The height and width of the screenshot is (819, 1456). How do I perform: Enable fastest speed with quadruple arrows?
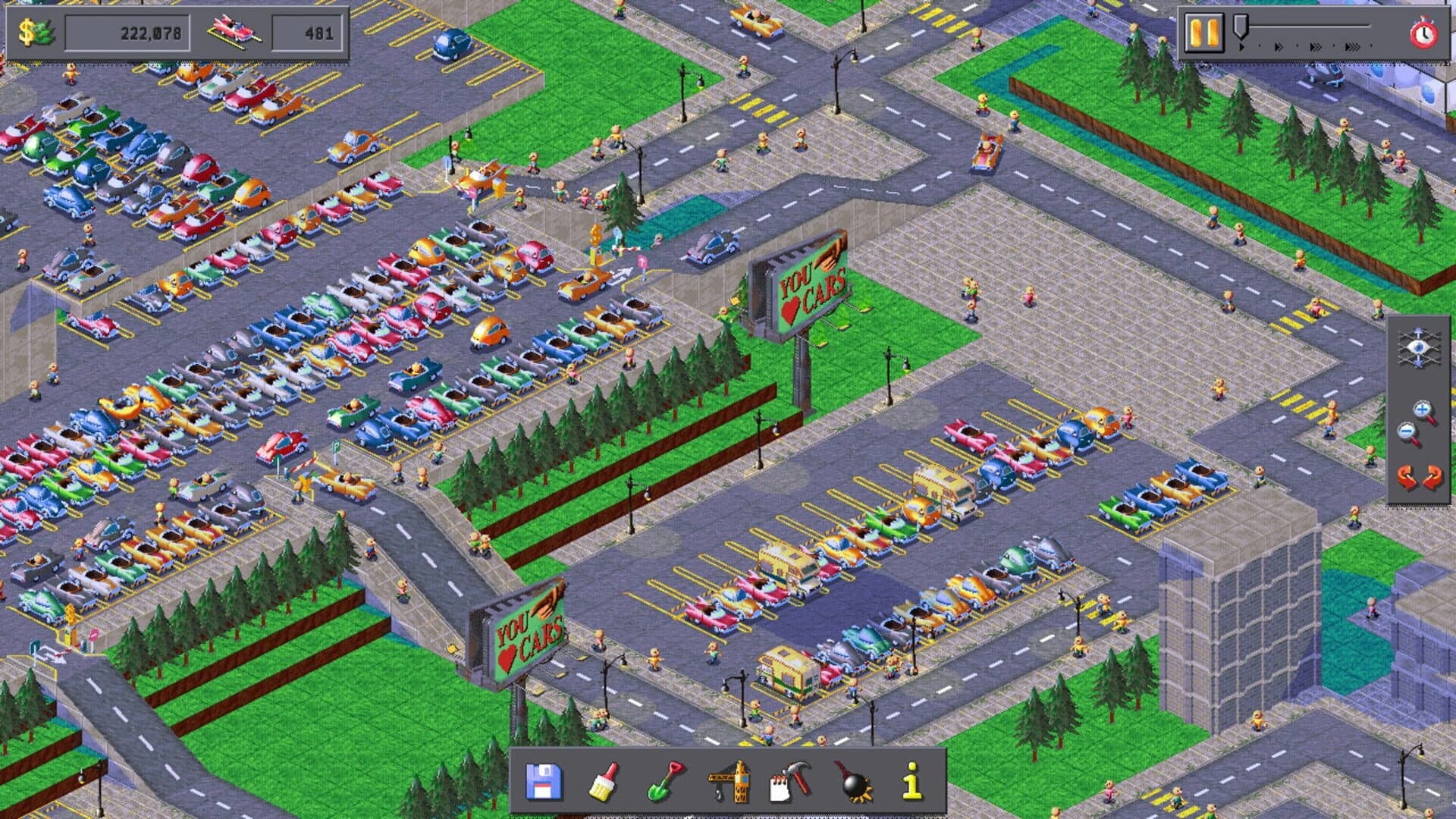click(x=1351, y=47)
